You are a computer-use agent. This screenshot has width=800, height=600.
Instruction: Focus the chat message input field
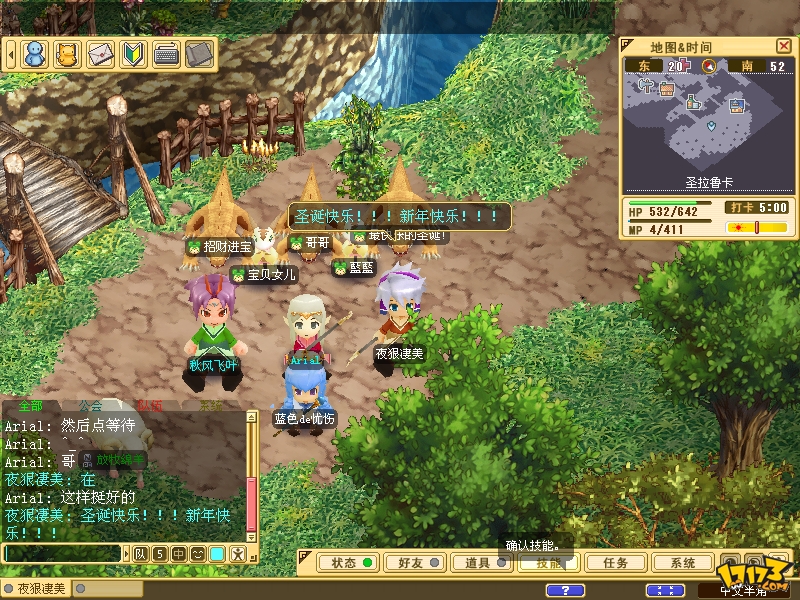[x=62, y=553]
